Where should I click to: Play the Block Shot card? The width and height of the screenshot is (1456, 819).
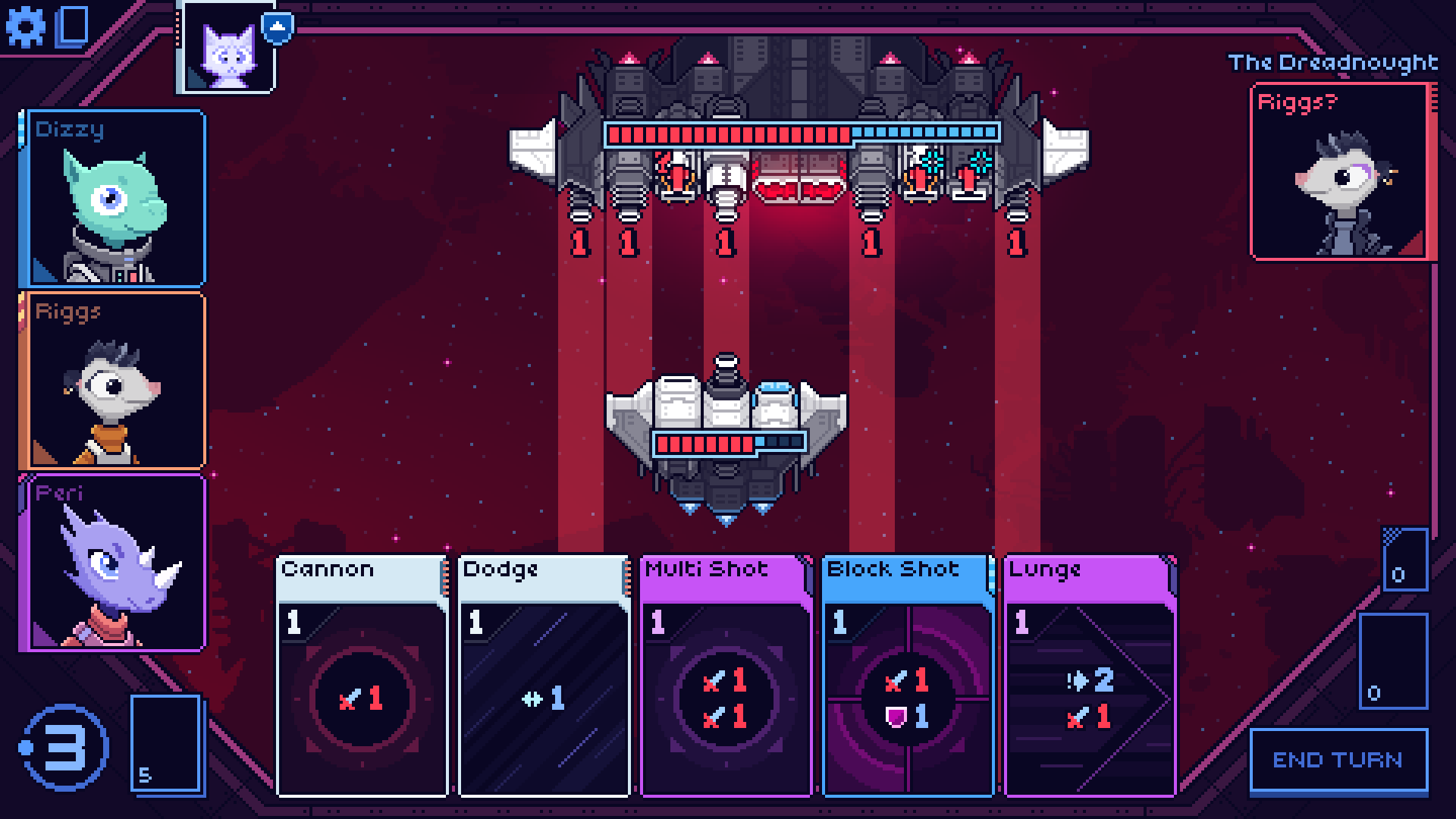[x=908, y=676]
